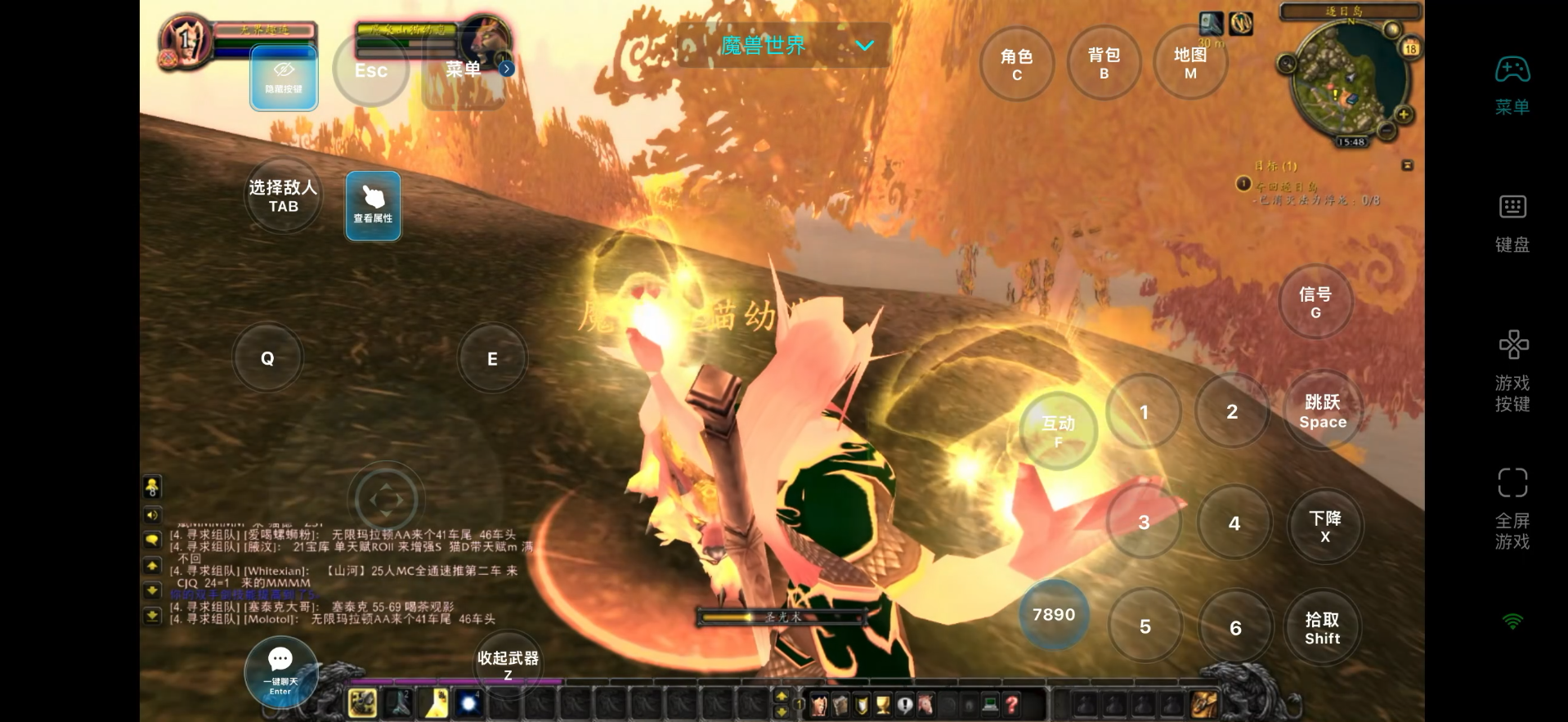Tap the 下降 X descend button
This screenshot has width=1568, height=722.
pyautogui.click(x=1324, y=526)
